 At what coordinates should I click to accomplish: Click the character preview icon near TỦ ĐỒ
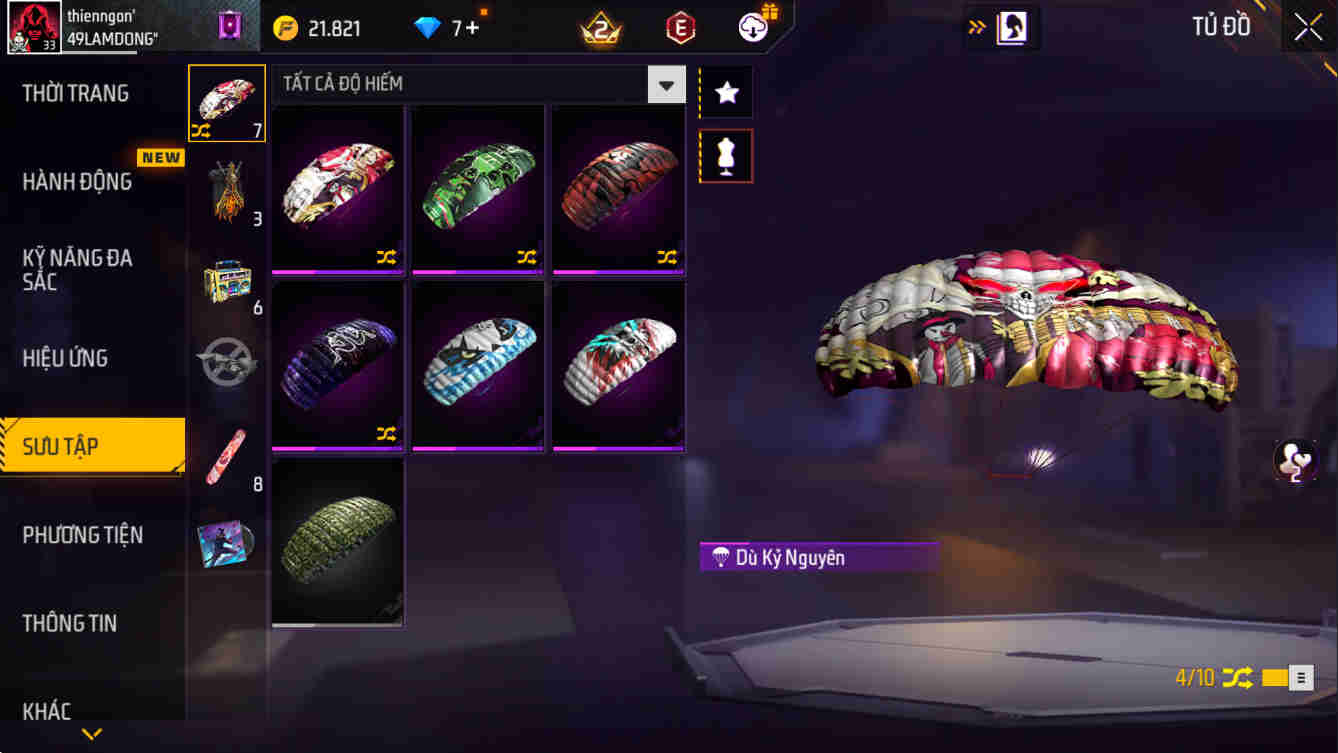click(1012, 27)
